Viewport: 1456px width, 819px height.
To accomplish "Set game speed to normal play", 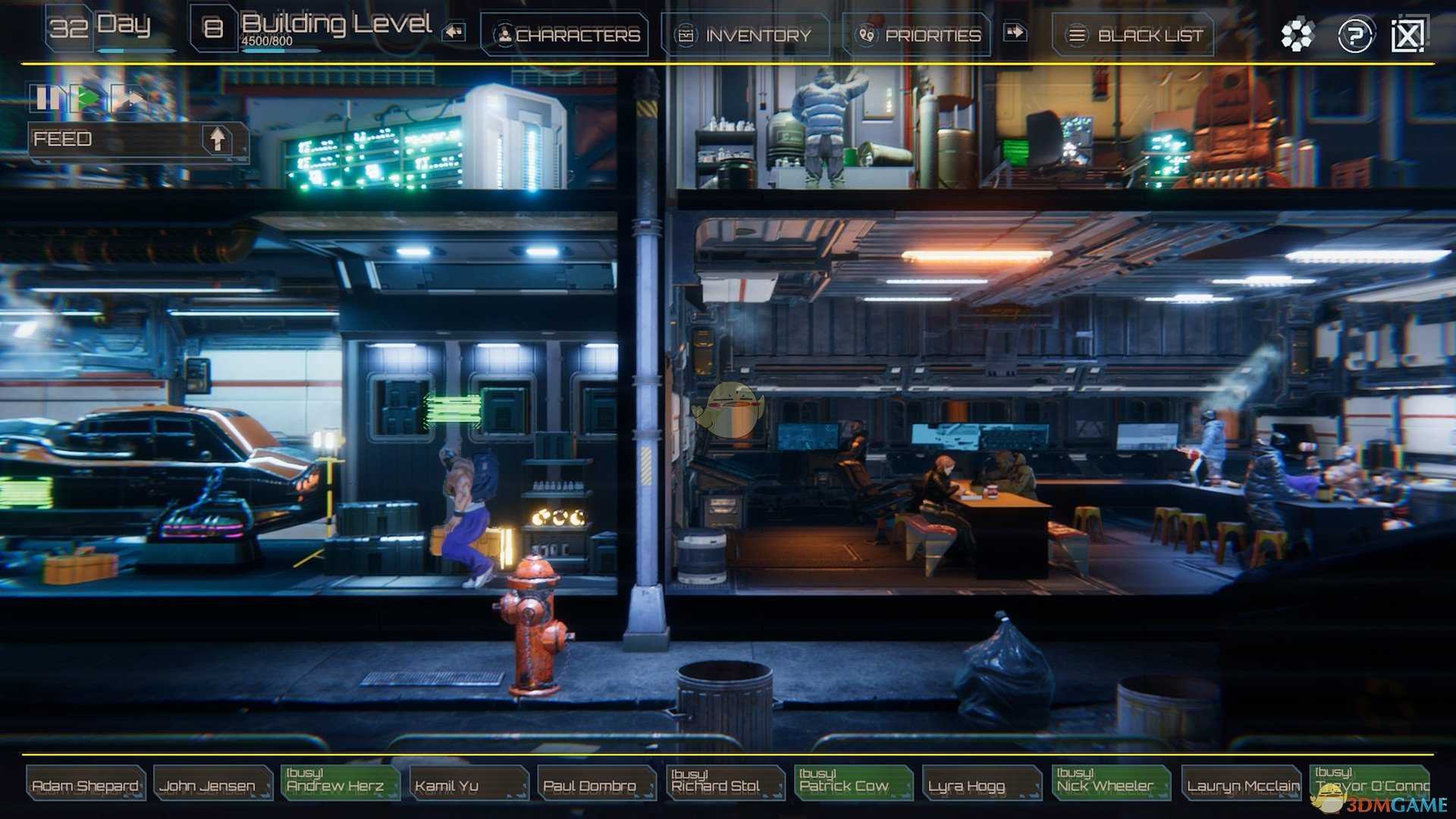I will tap(88, 97).
